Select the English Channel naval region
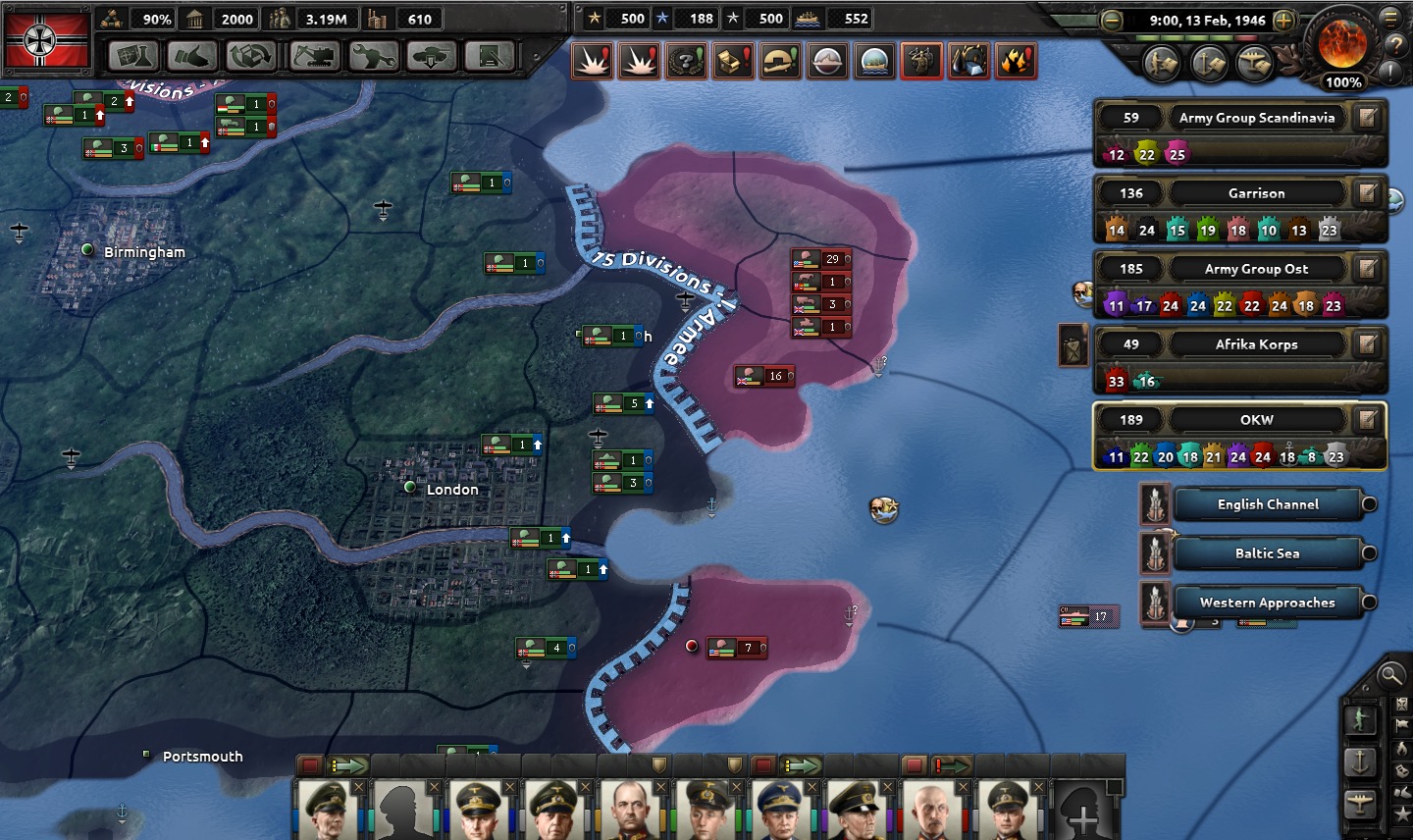Image resolution: width=1413 pixels, height=840 pixels. tap(1268, 504)
